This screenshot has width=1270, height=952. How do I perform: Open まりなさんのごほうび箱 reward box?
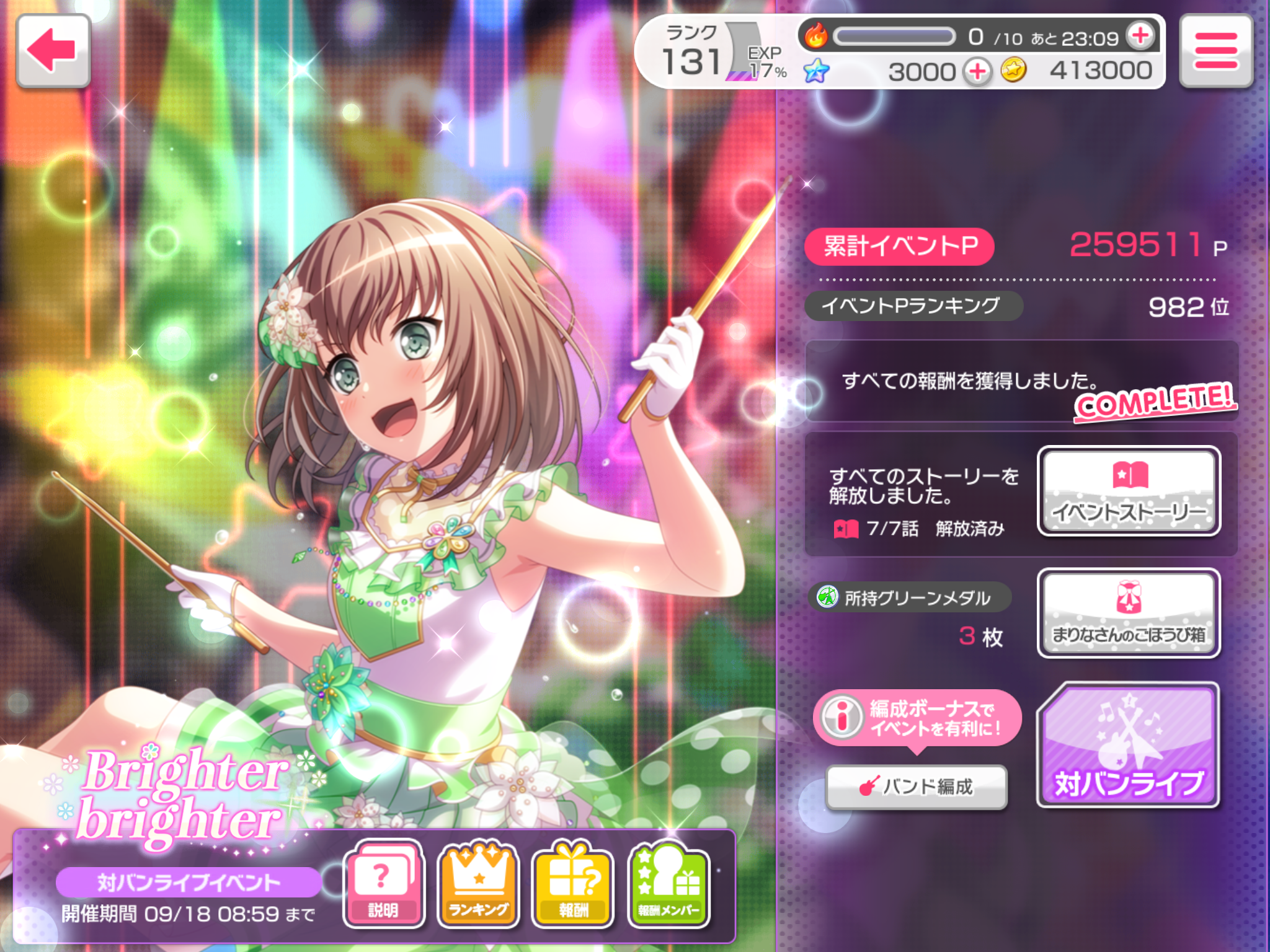pyautogui.click(x=1129, y=613)
